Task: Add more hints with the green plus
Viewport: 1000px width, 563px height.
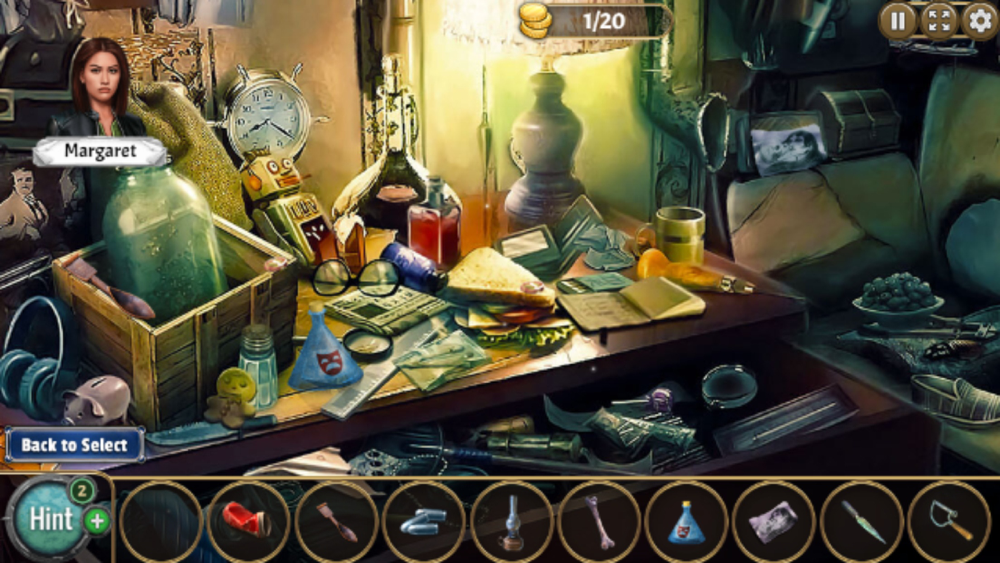Action: (97, 520)
